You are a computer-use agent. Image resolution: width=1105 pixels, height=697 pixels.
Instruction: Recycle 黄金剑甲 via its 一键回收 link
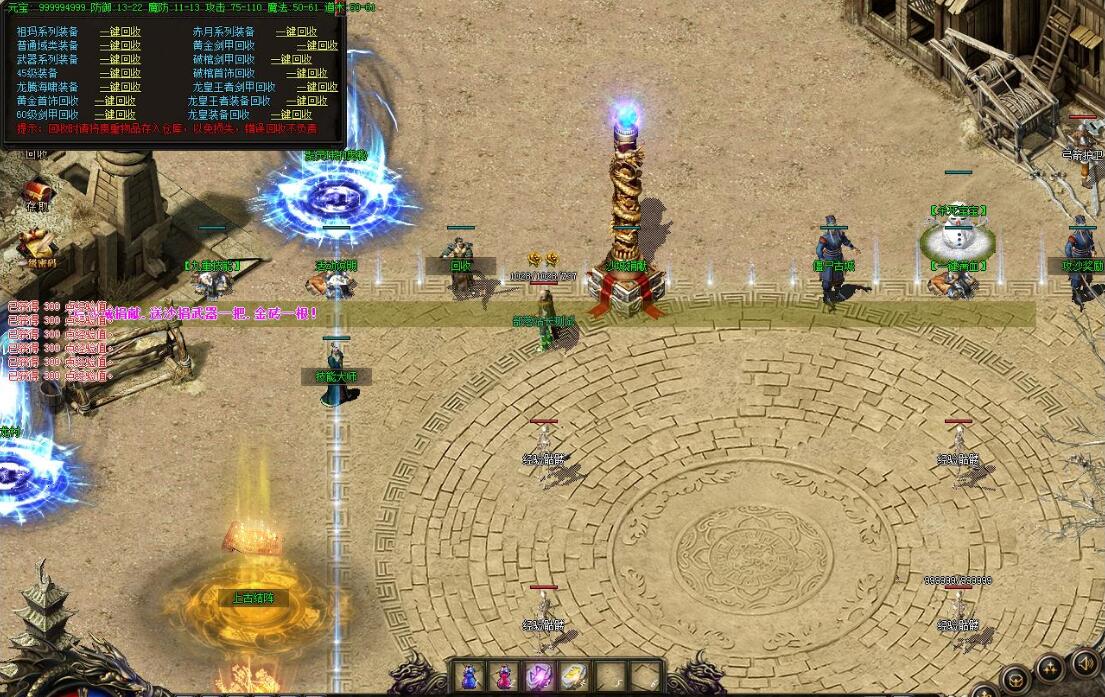(x=317, y=46)
